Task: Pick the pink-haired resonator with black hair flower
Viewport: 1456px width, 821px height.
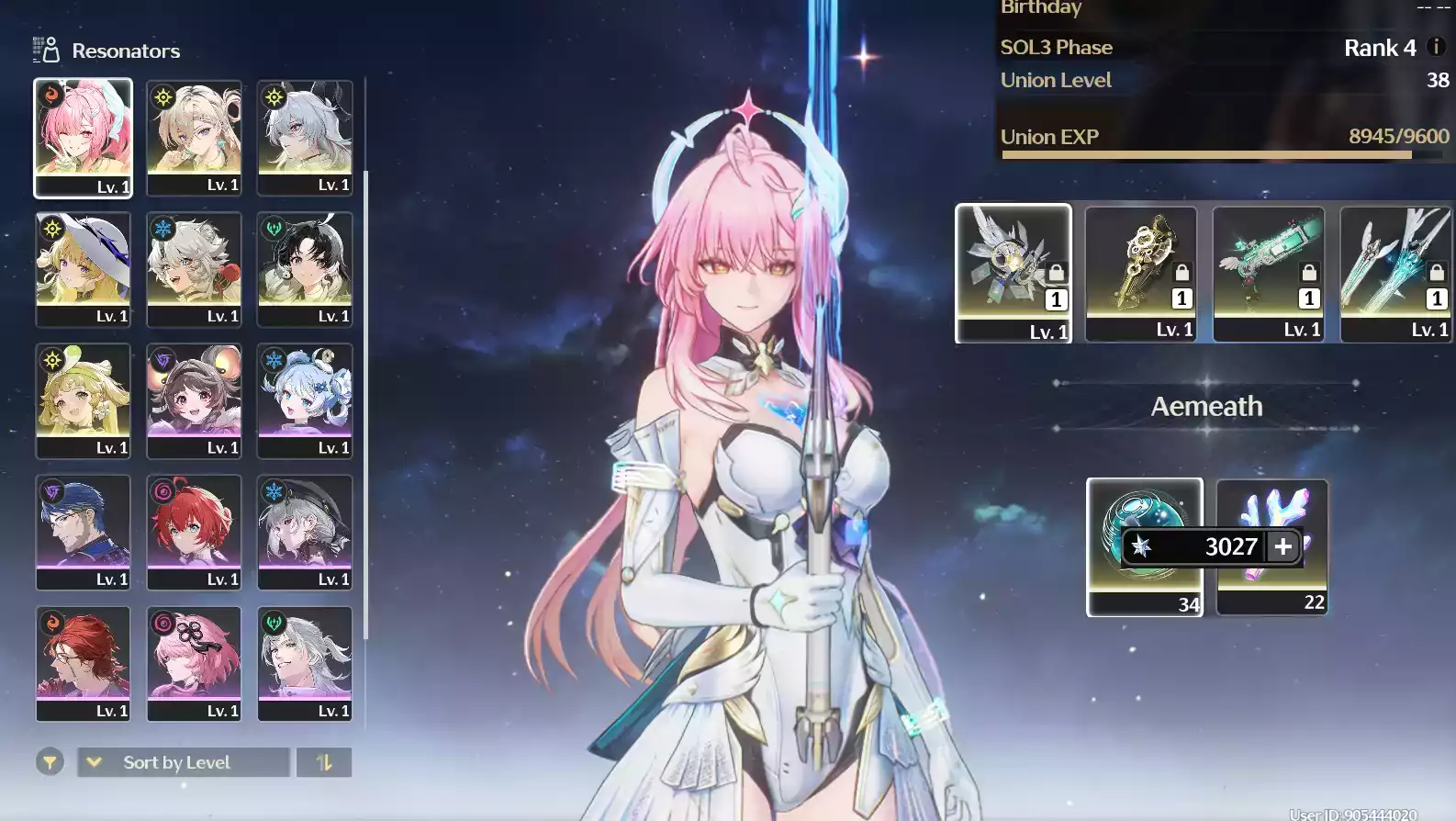Action: point(194,663)
